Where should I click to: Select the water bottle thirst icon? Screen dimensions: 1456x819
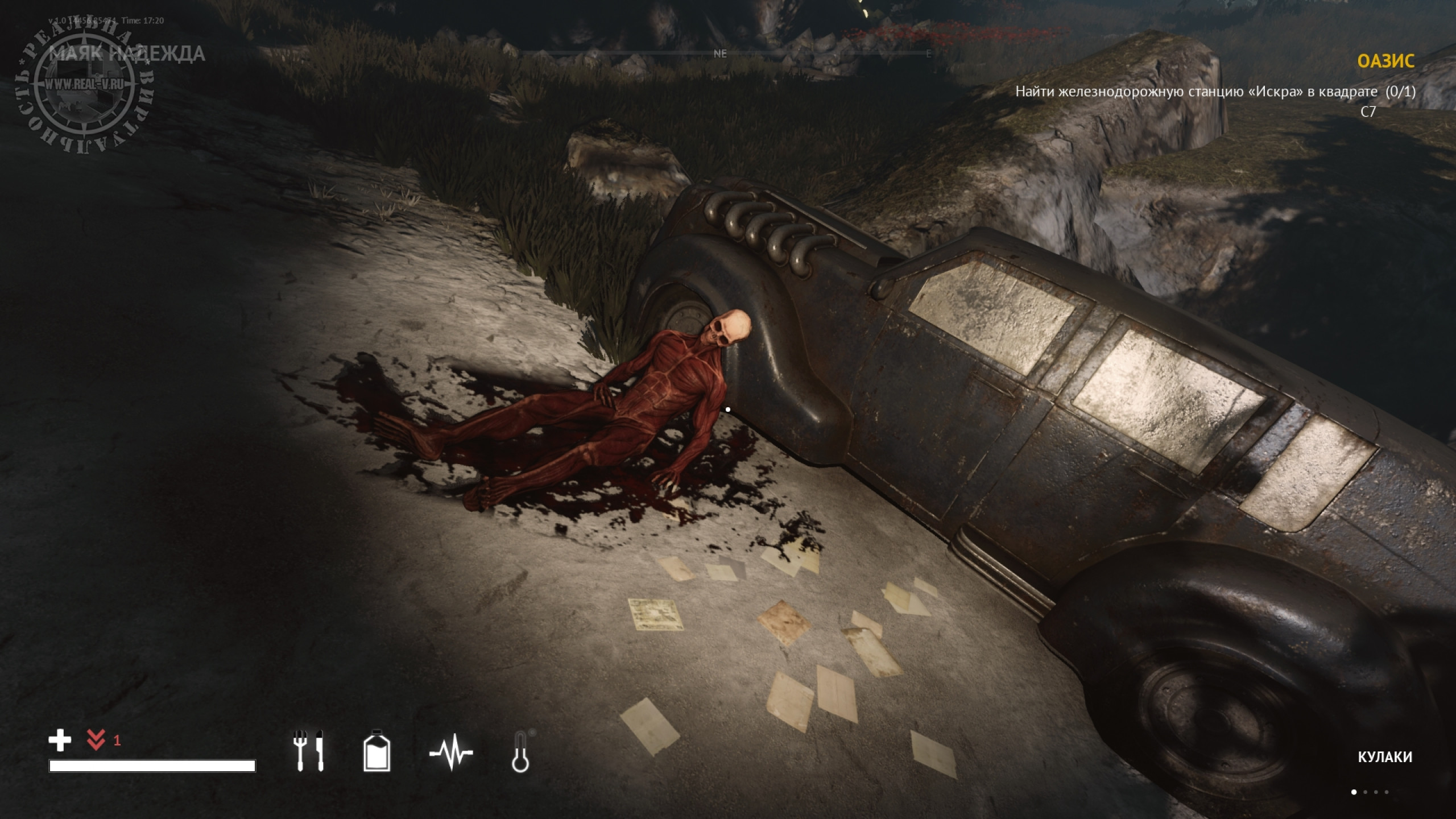click(377, 750)
